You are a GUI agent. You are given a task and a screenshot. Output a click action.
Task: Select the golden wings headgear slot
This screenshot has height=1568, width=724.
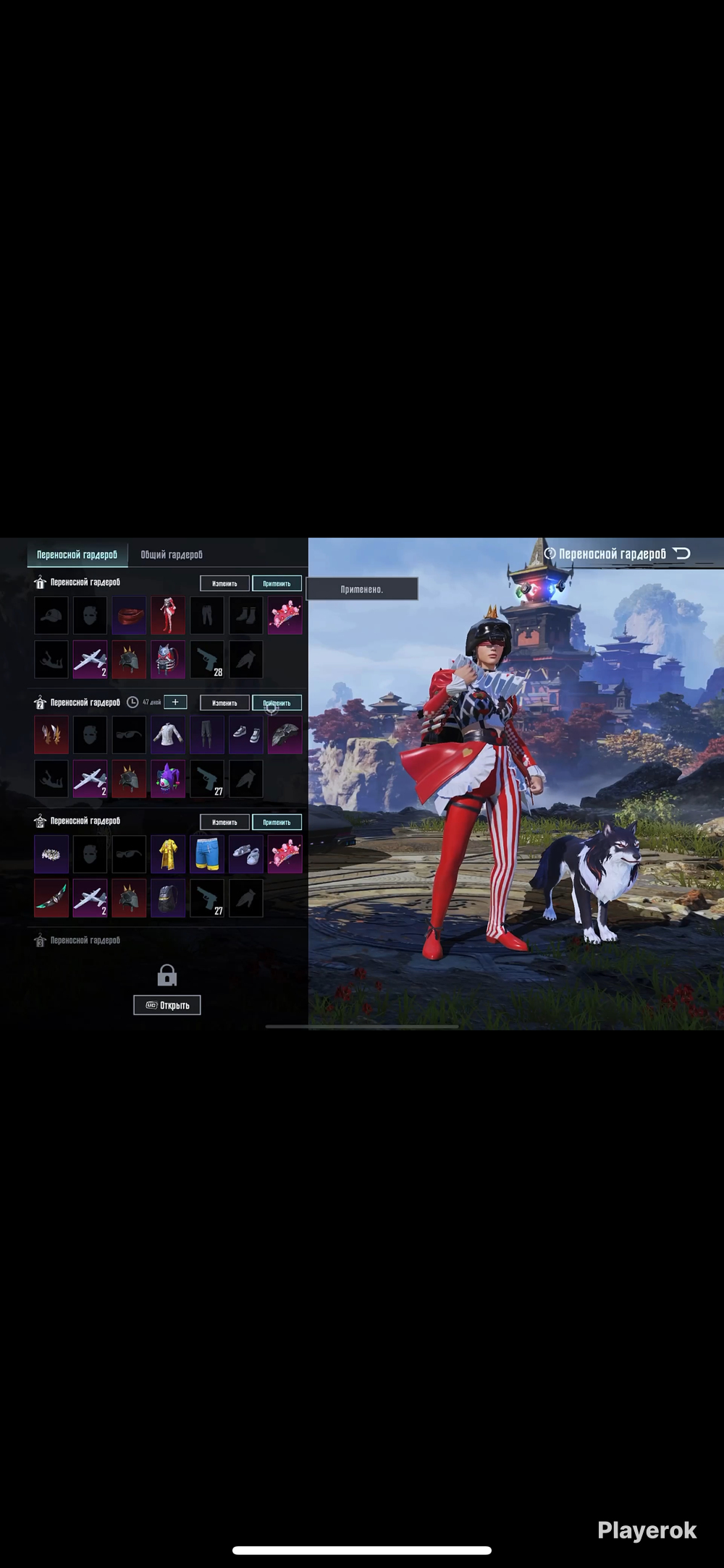pyautogui.click(x=51, y=734)
